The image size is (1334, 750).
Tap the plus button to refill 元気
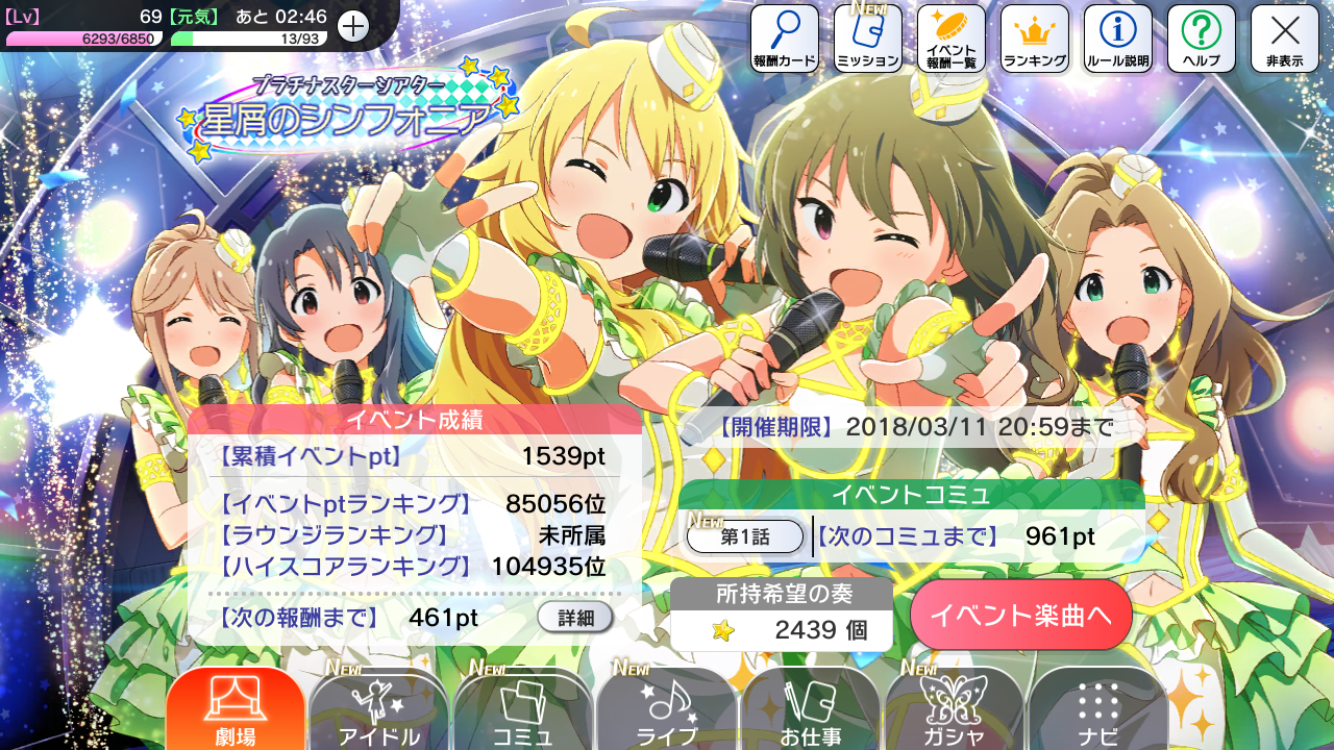[353, 26]
